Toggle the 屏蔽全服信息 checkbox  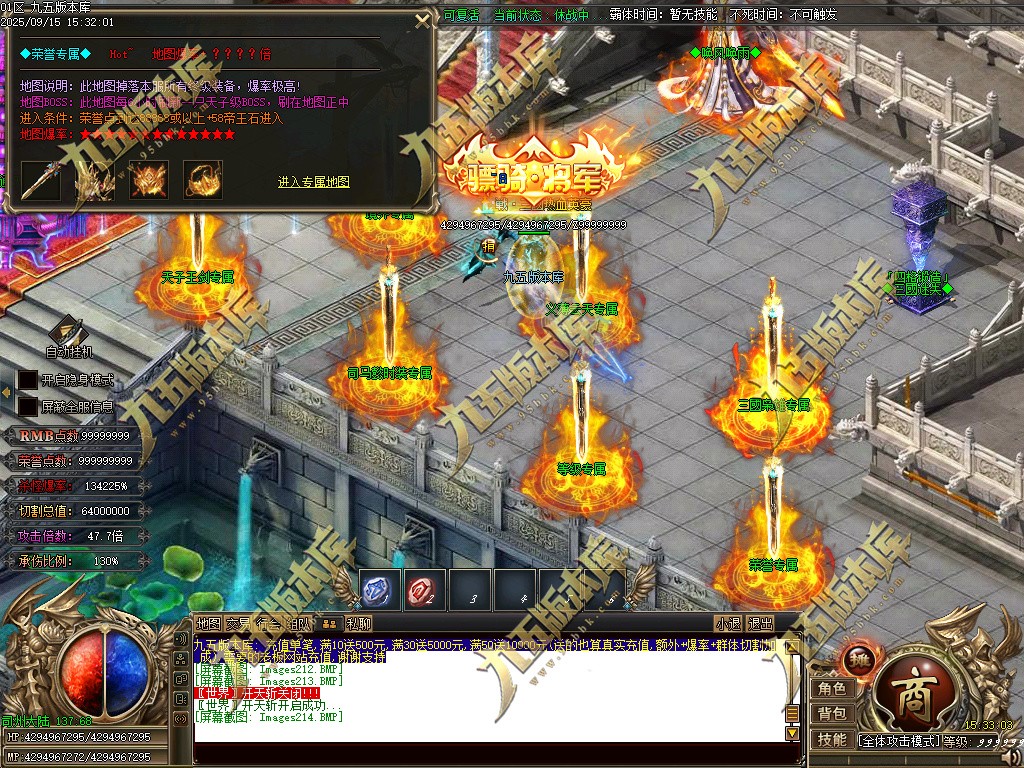27,406
